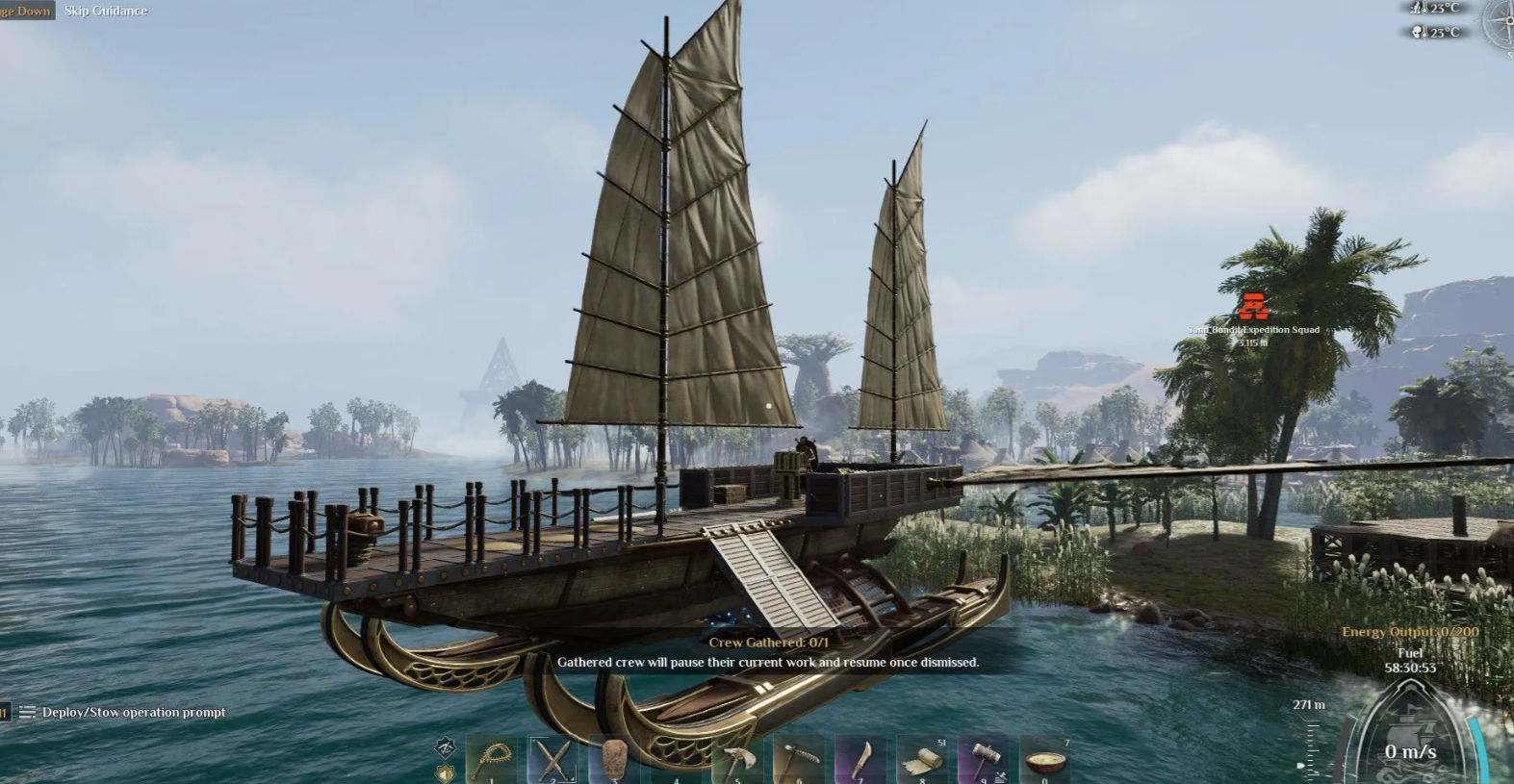Click the combat stance icon above the speaker

tap(445, 746)
